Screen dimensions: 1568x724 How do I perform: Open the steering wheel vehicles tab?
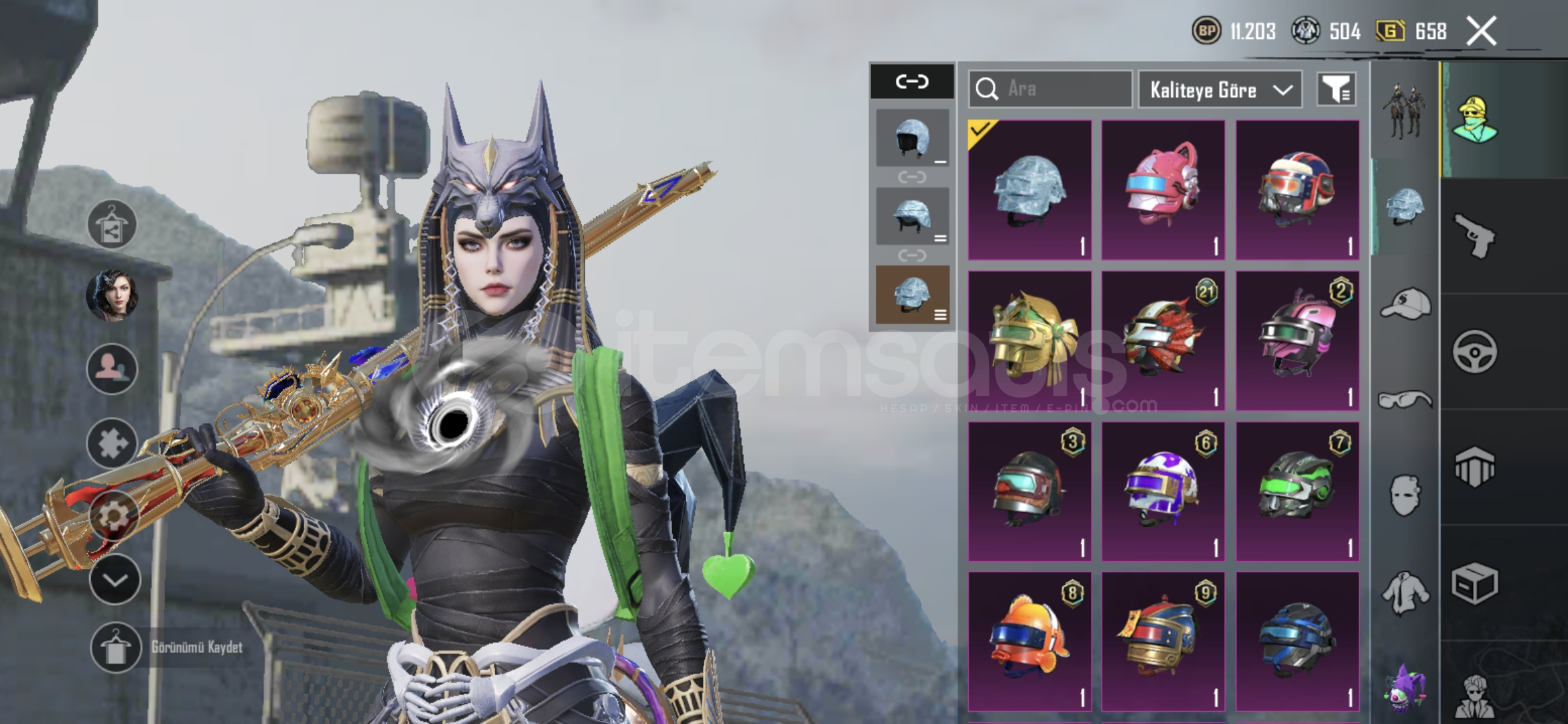click(x=1475, y=351)
